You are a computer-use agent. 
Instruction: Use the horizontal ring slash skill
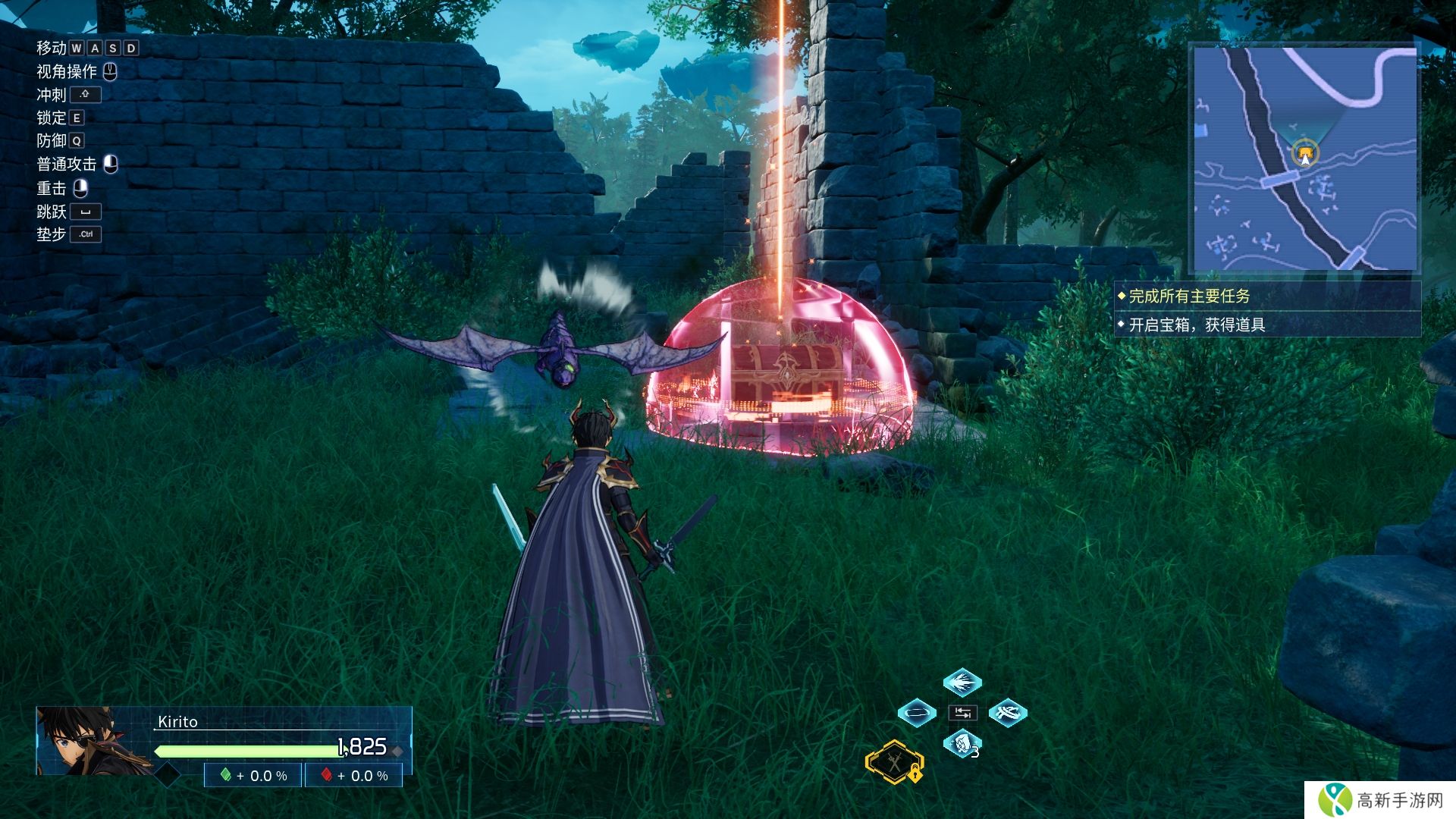coord(916,713)
